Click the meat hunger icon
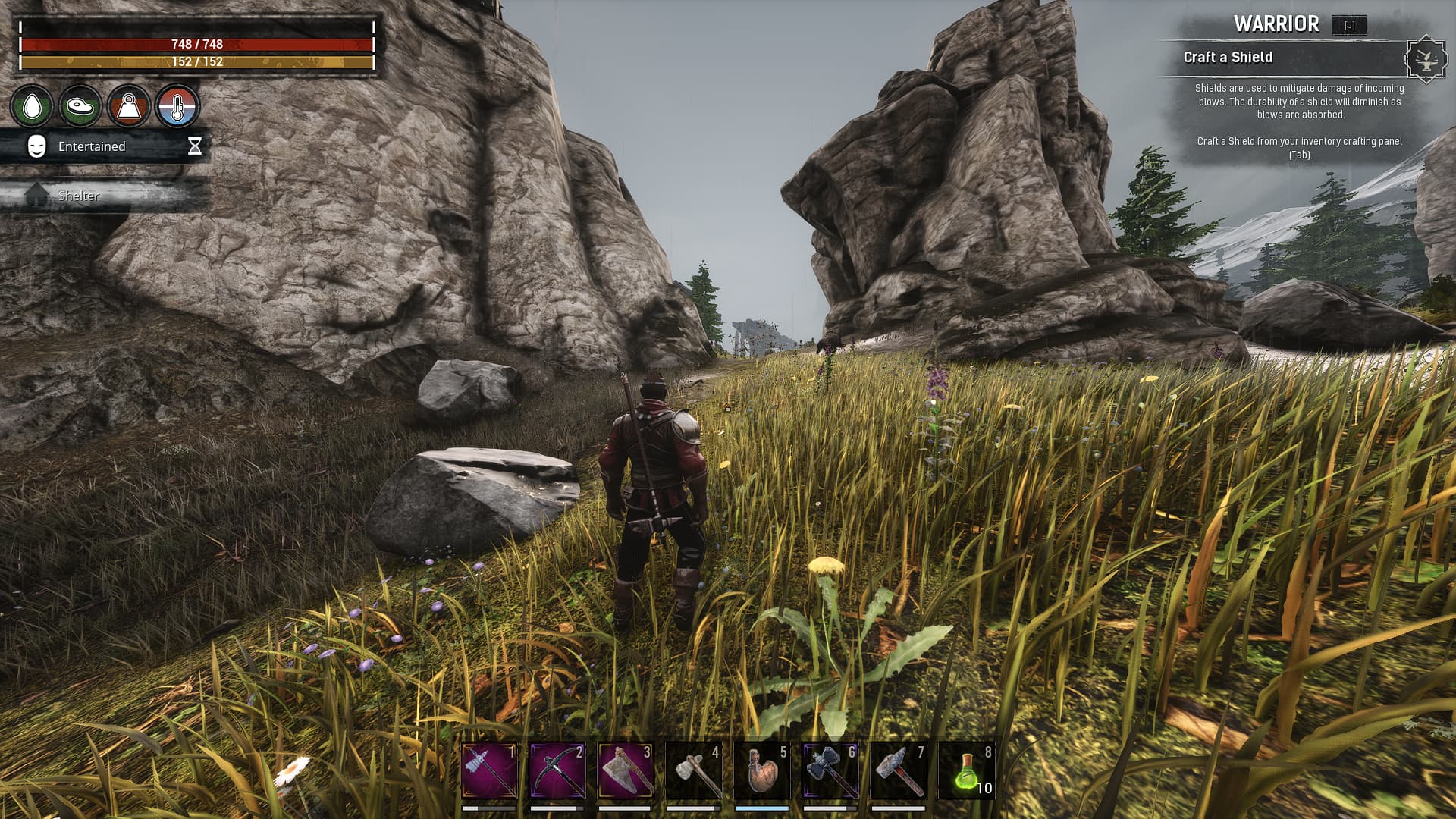 [80, 106]
